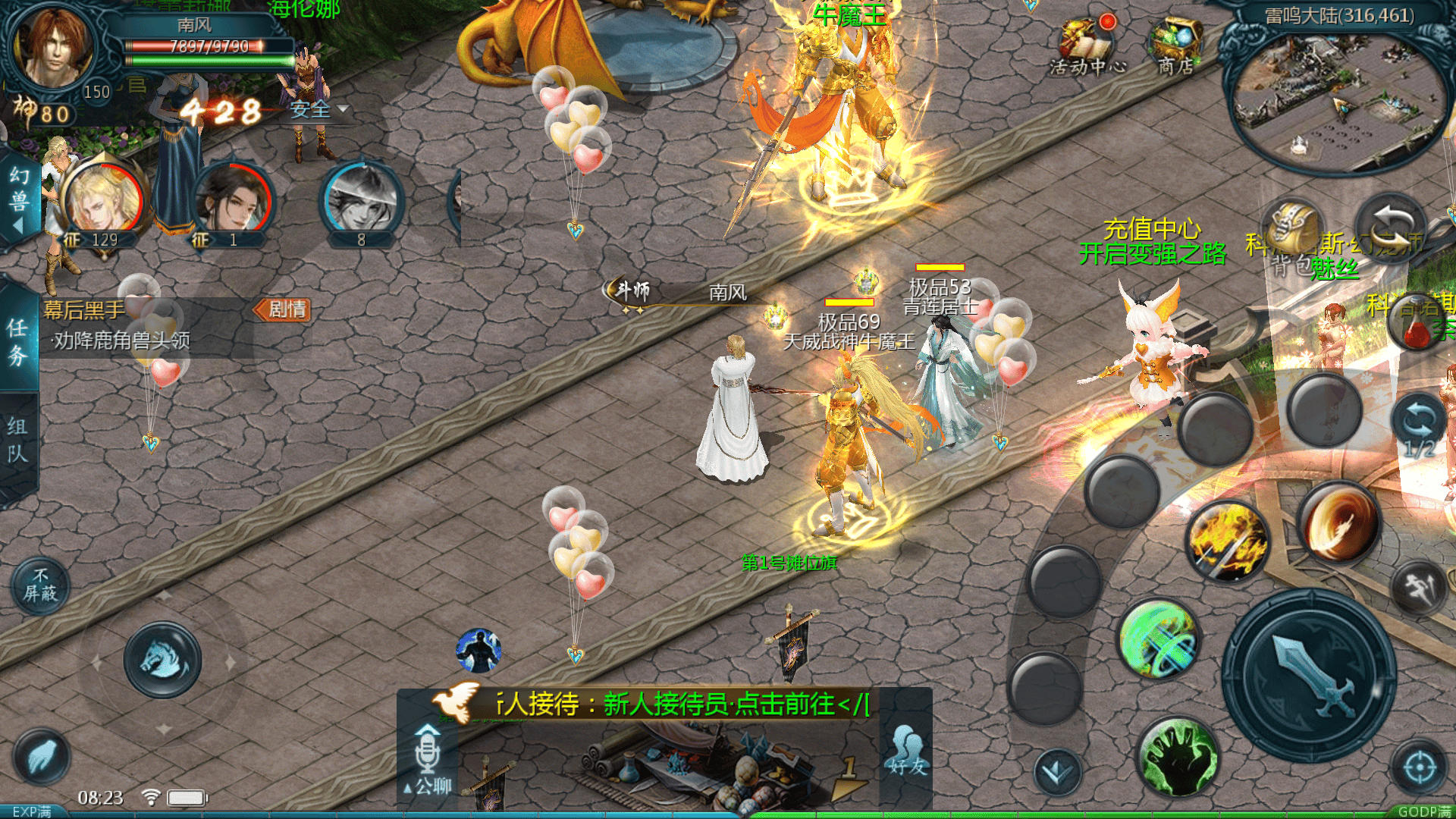Use the sword basic attack button

pyautogui.click(x=1310, y=676)
